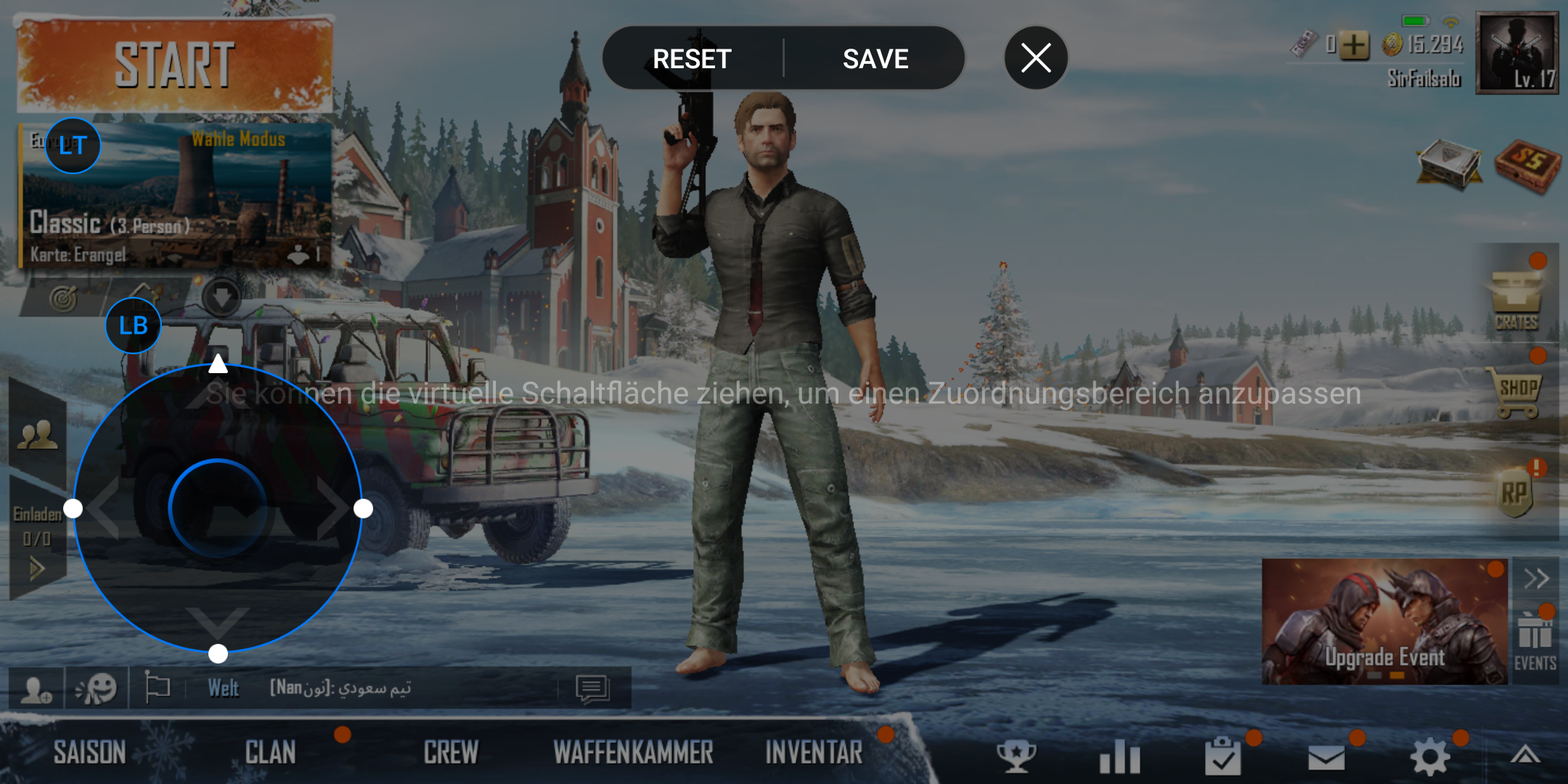View the Upgrade Event banner
Viewport: 1568px width, 784px height.
(x=1384, y=621)
